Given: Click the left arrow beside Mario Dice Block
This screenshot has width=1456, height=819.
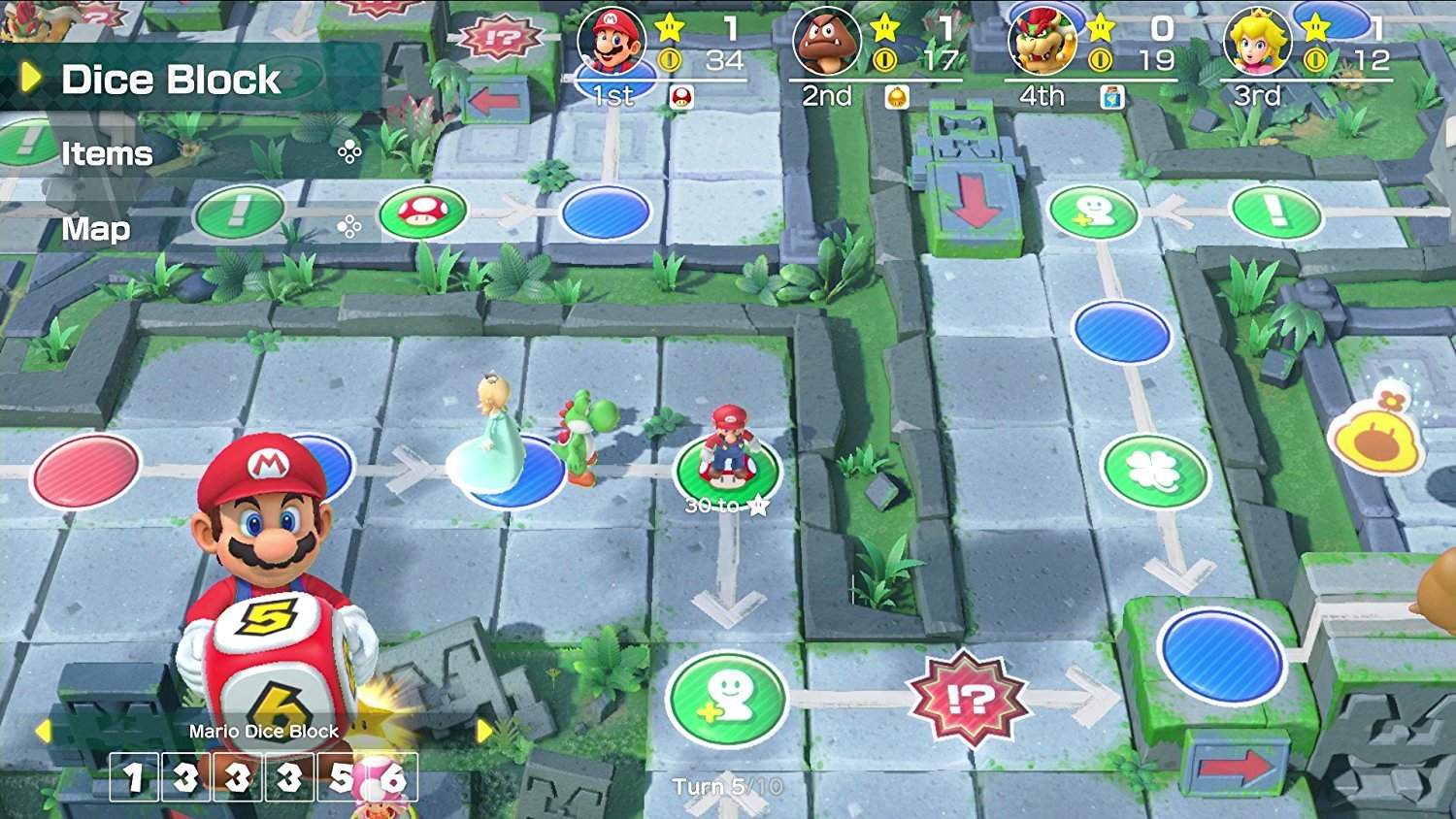Looking at the screenshot, I should [x=45, y=731].
